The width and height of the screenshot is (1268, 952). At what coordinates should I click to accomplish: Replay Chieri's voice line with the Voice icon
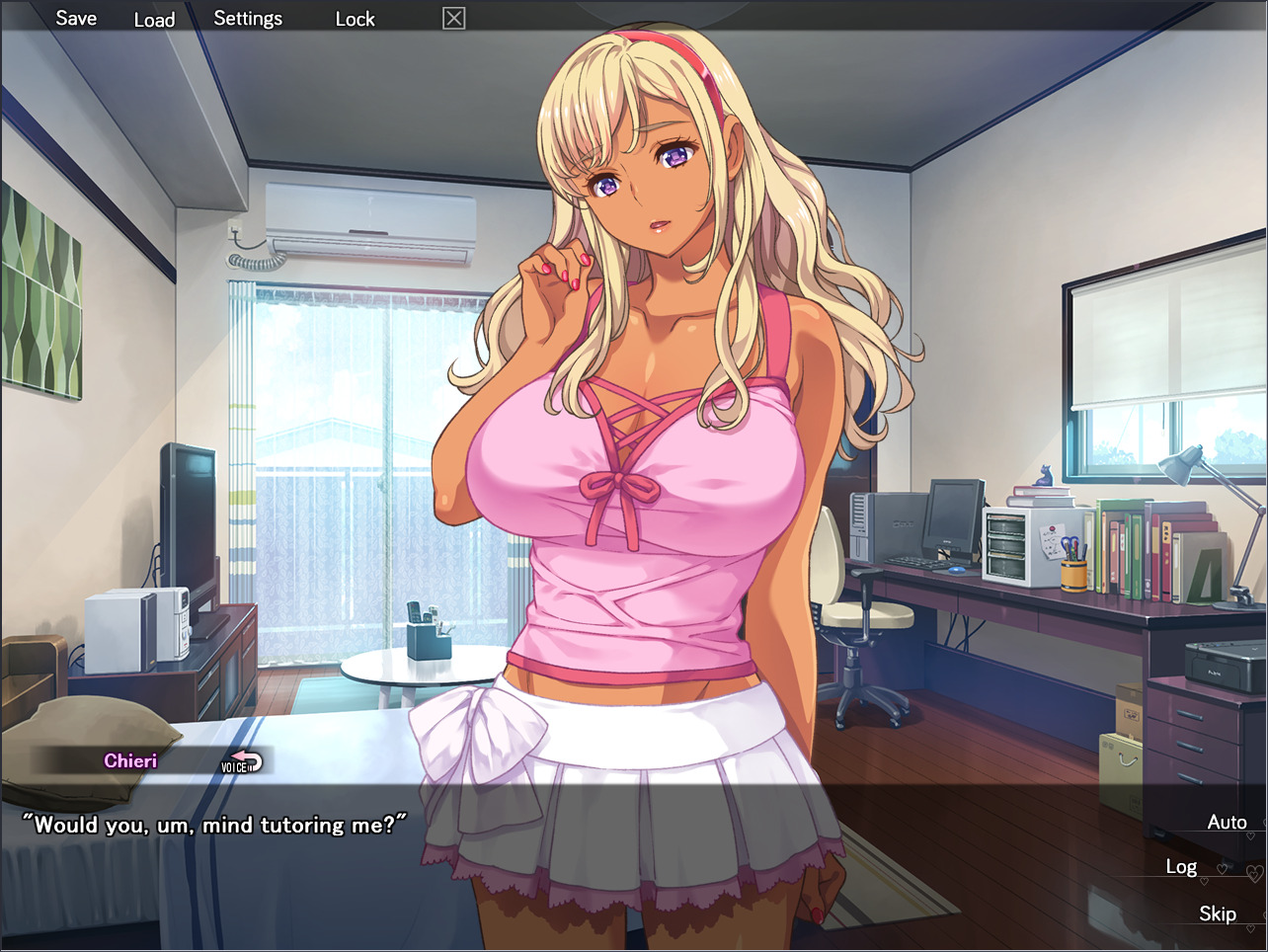(x=241, y=759)
